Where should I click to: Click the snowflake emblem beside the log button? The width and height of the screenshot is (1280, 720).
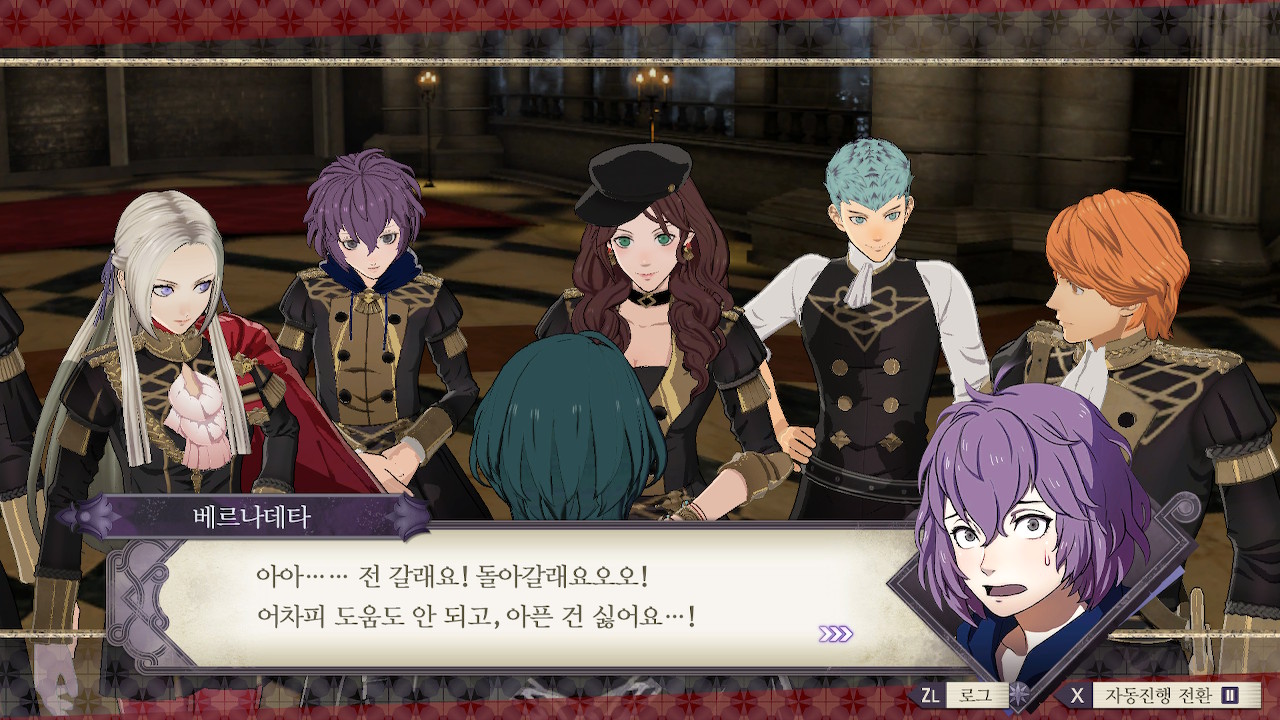pyautogui.click(x=1017, y=695)
